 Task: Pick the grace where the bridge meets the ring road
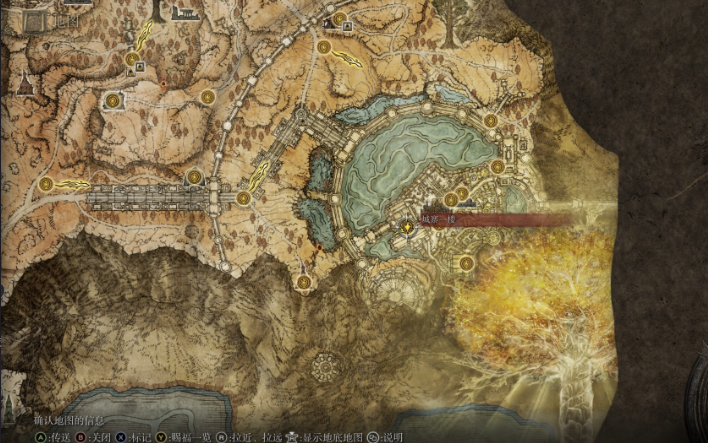coord(243,199)
